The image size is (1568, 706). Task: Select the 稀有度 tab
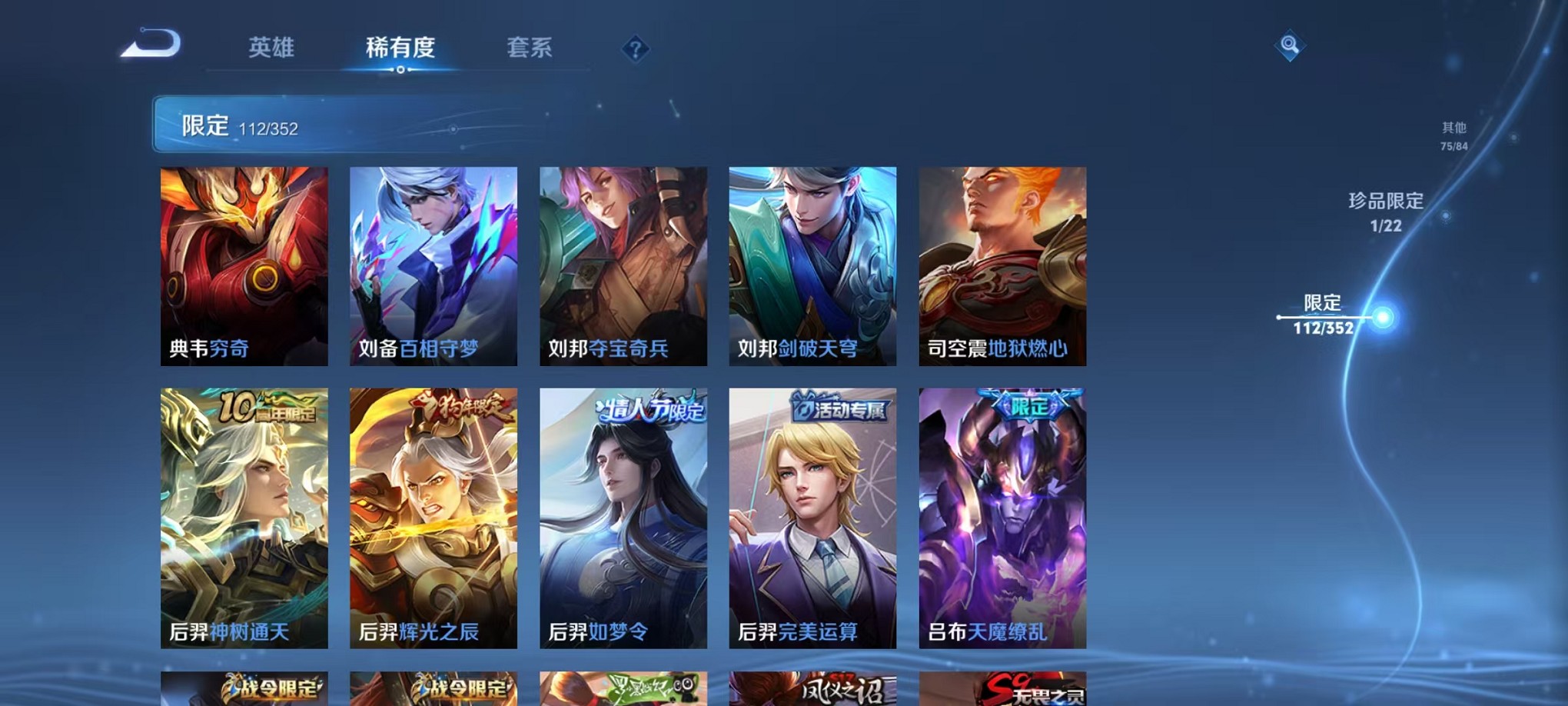tap(400, 48)
